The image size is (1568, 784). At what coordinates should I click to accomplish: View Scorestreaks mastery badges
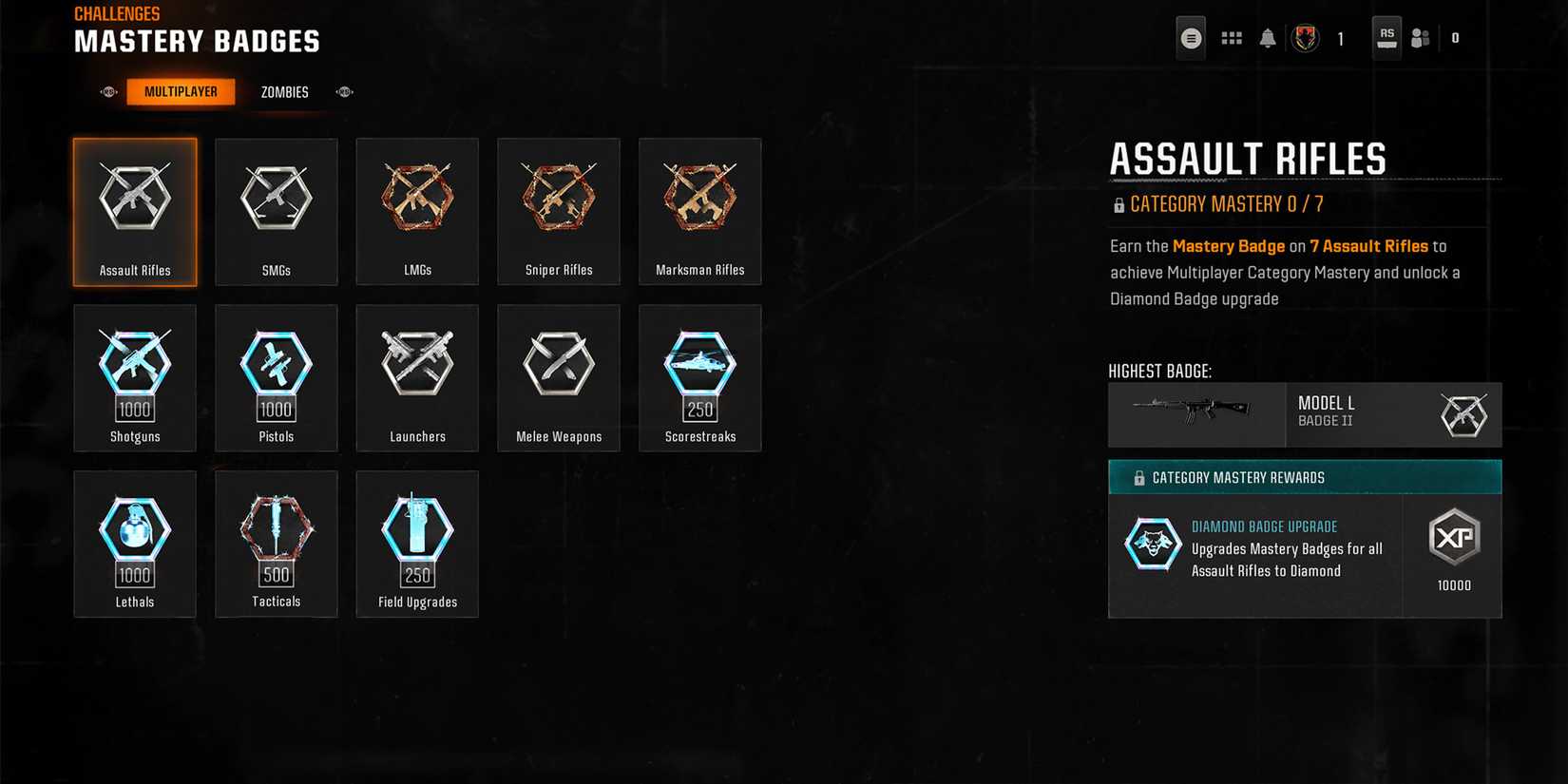699,377
